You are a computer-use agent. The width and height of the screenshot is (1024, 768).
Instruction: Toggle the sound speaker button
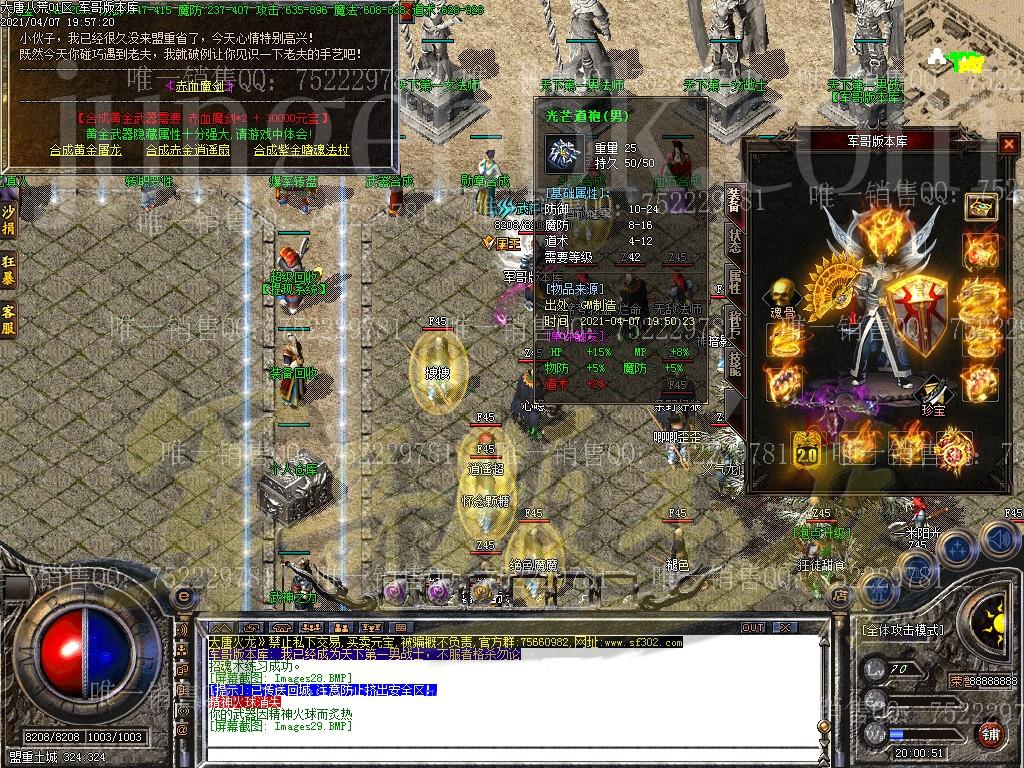coord(998,541)
